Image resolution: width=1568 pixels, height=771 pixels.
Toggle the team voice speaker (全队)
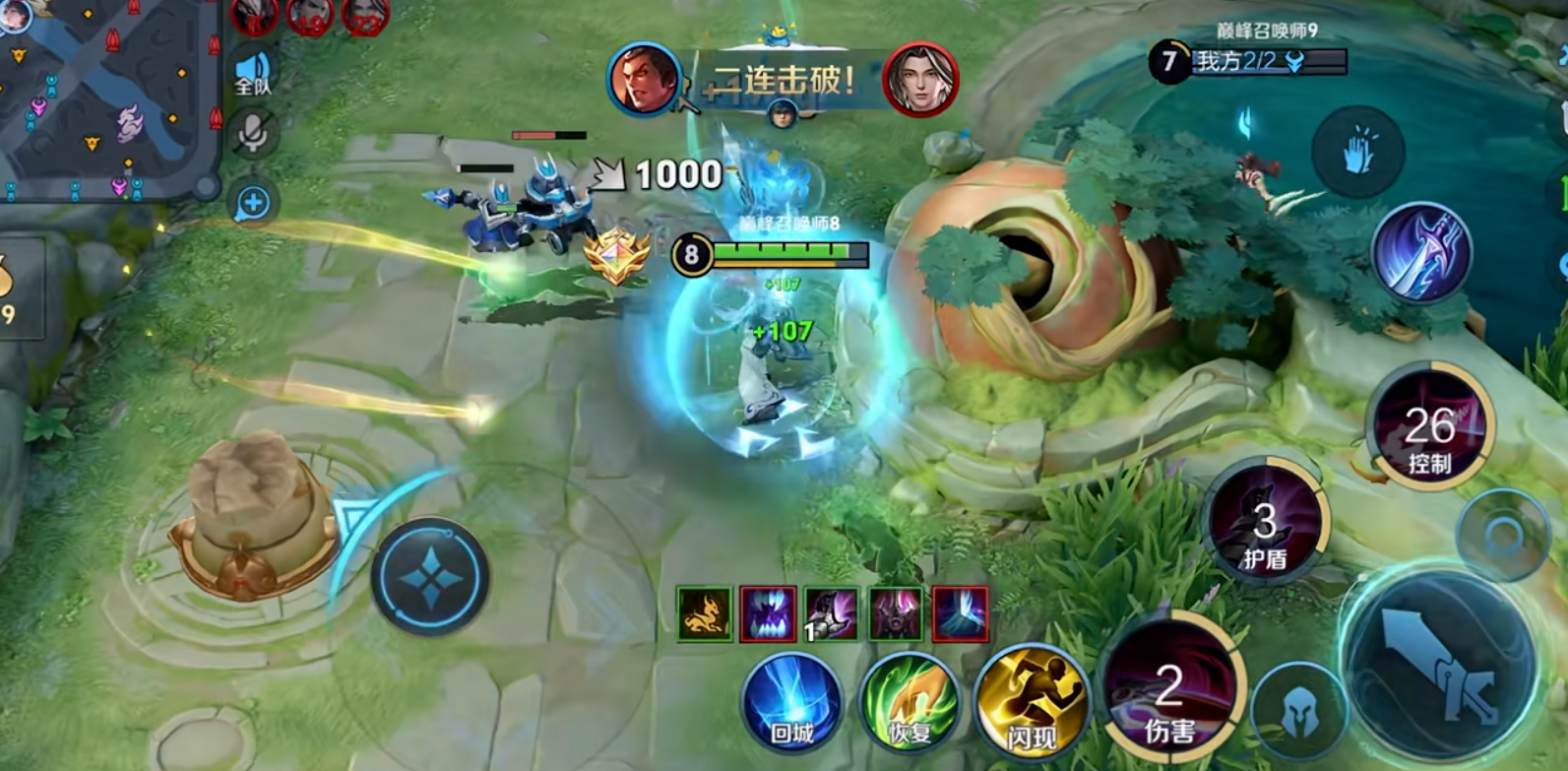coord(252,71)
